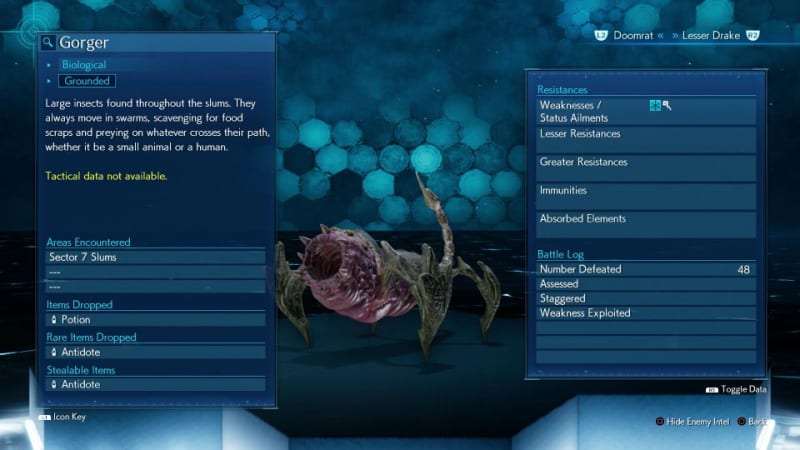Select the Grounded tag
The image size is (800, 450).
pyautogui.click(x=86, y=81)
